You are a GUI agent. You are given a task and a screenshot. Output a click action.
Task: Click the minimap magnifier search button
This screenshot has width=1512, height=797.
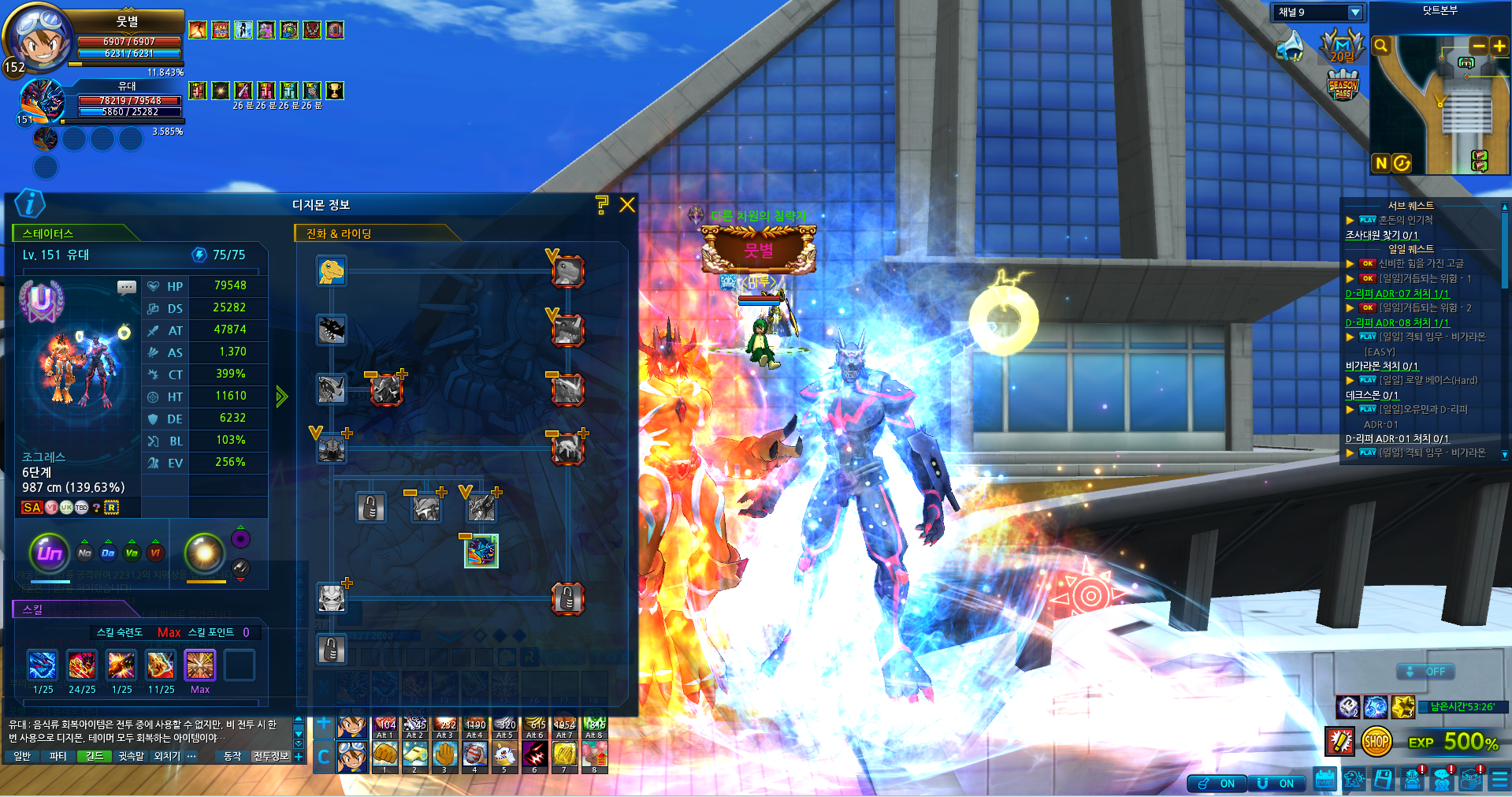(1380, 47)
